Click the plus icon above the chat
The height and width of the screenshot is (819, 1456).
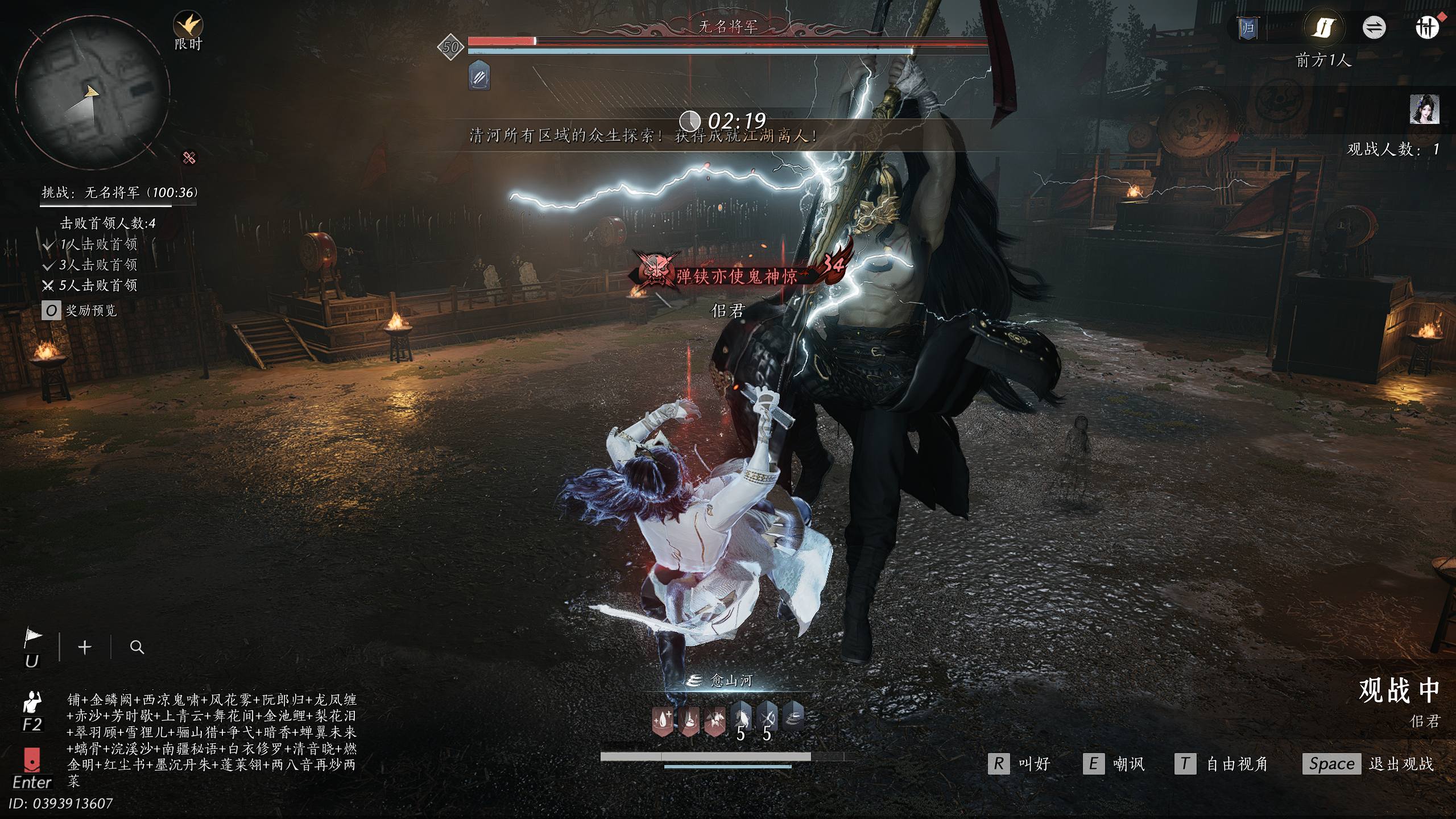tap(85, 647)
